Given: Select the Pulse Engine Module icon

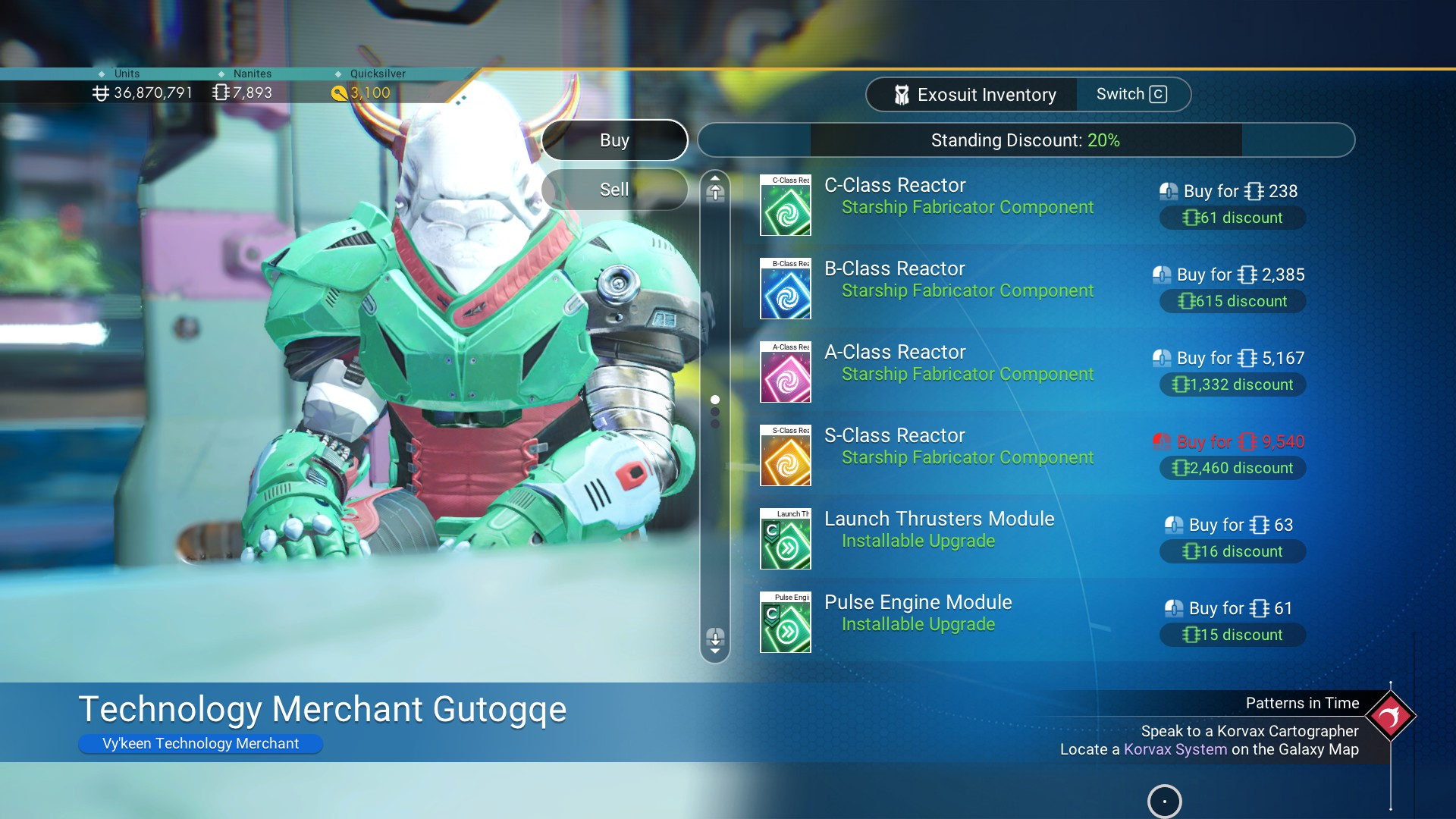Looking at the screenshot, I should click(x=786, y=623).
